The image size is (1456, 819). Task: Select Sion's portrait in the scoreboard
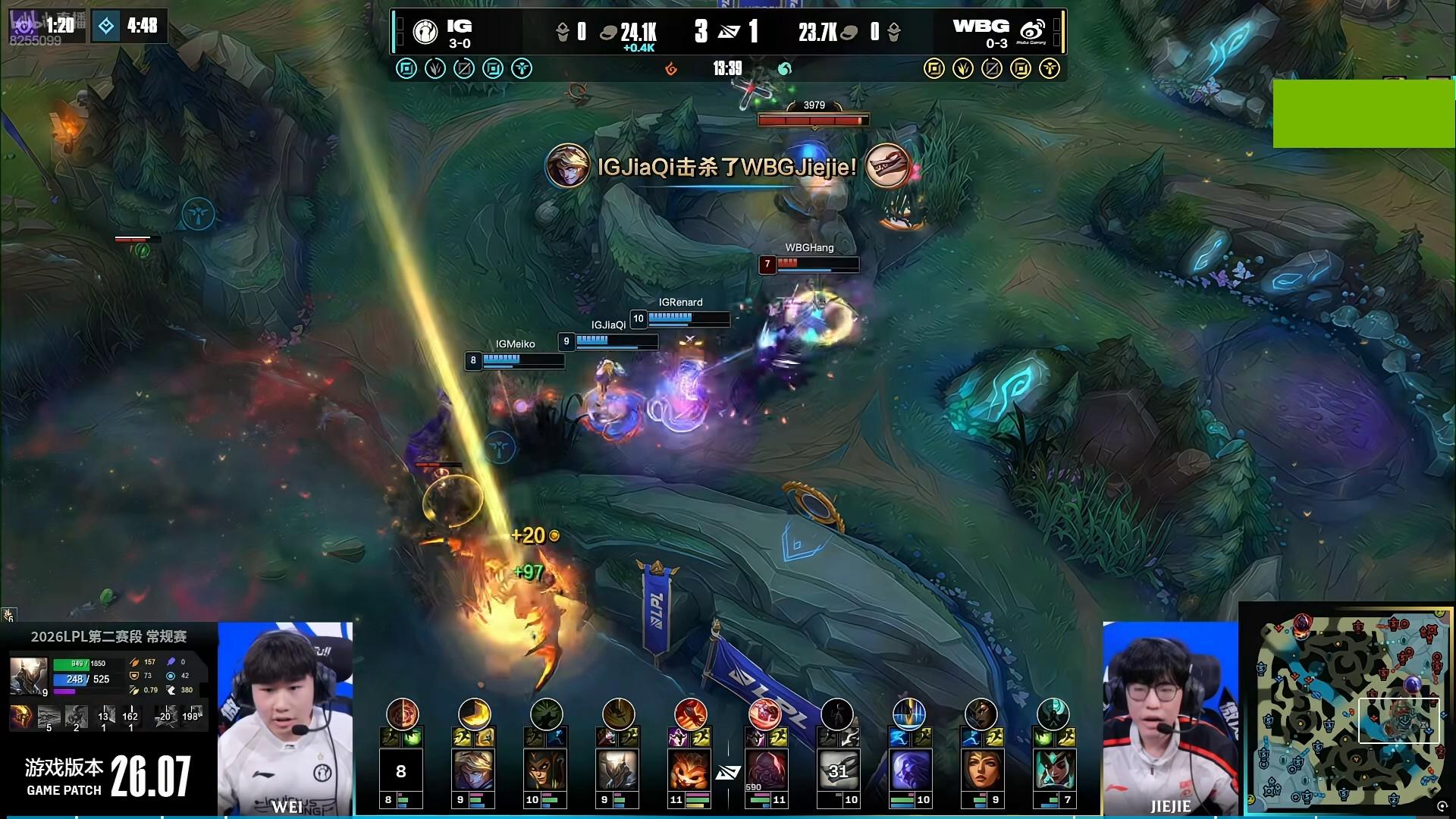tap(764, 769)
